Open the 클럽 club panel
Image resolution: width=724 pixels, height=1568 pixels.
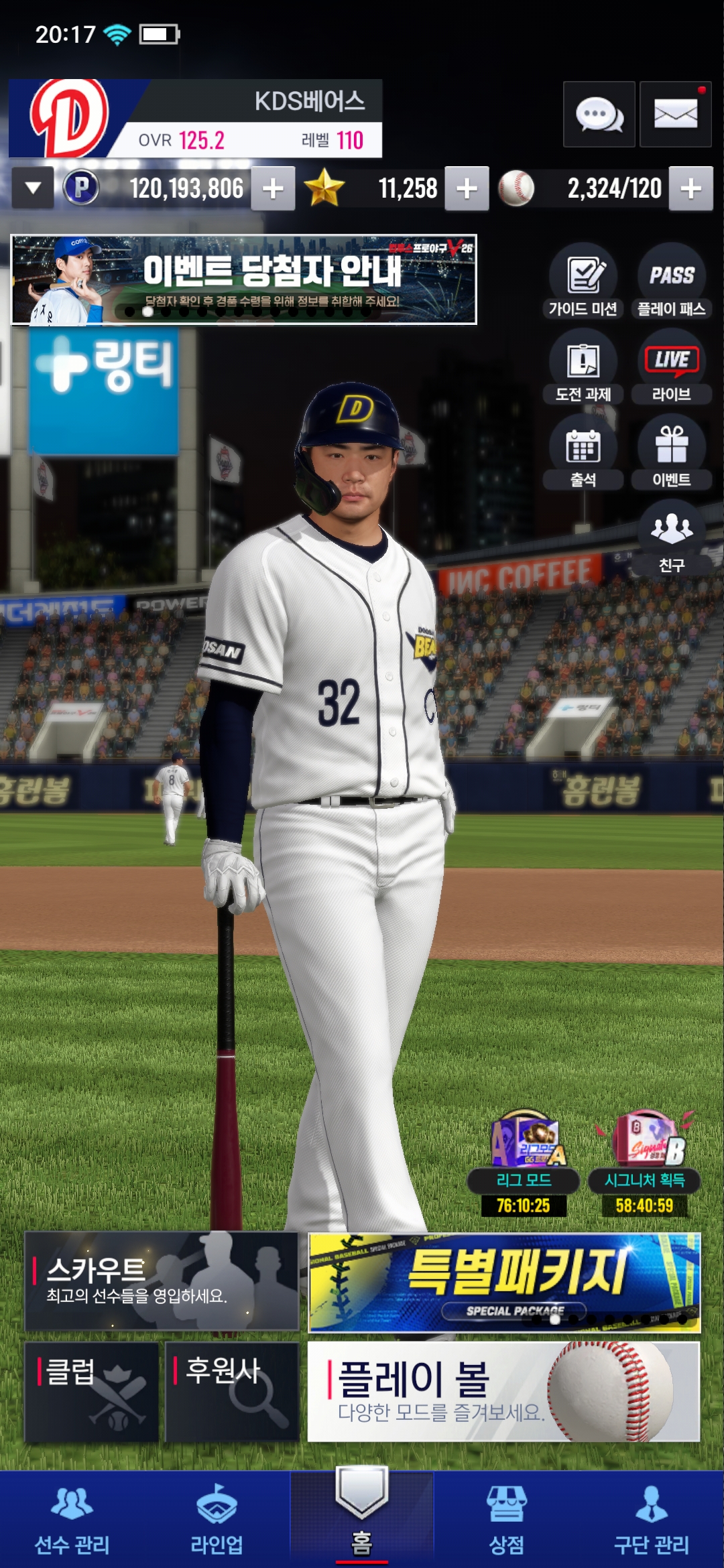click(92, 1391)
